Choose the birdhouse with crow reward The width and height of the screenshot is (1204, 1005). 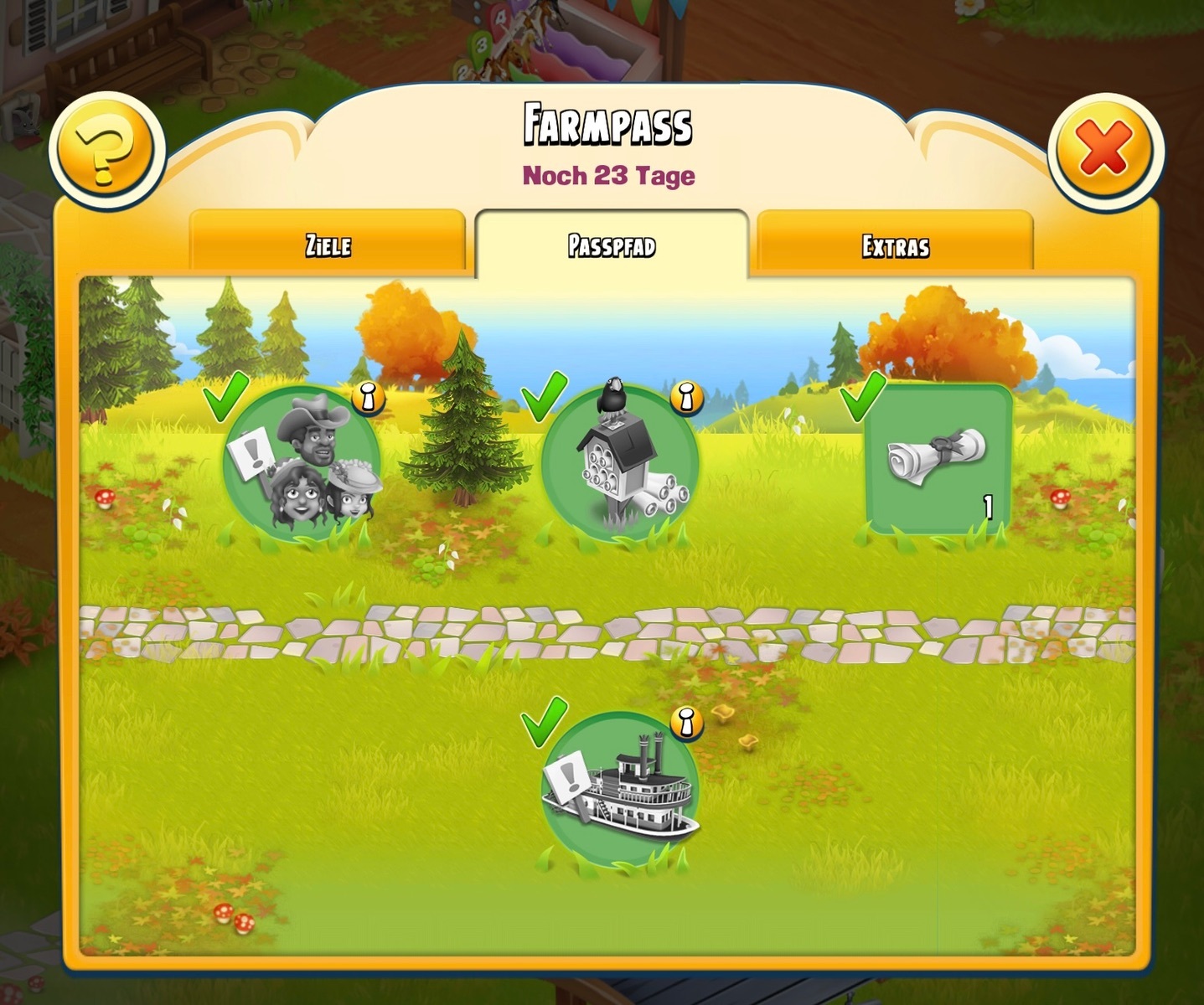(x=619, y=465)
